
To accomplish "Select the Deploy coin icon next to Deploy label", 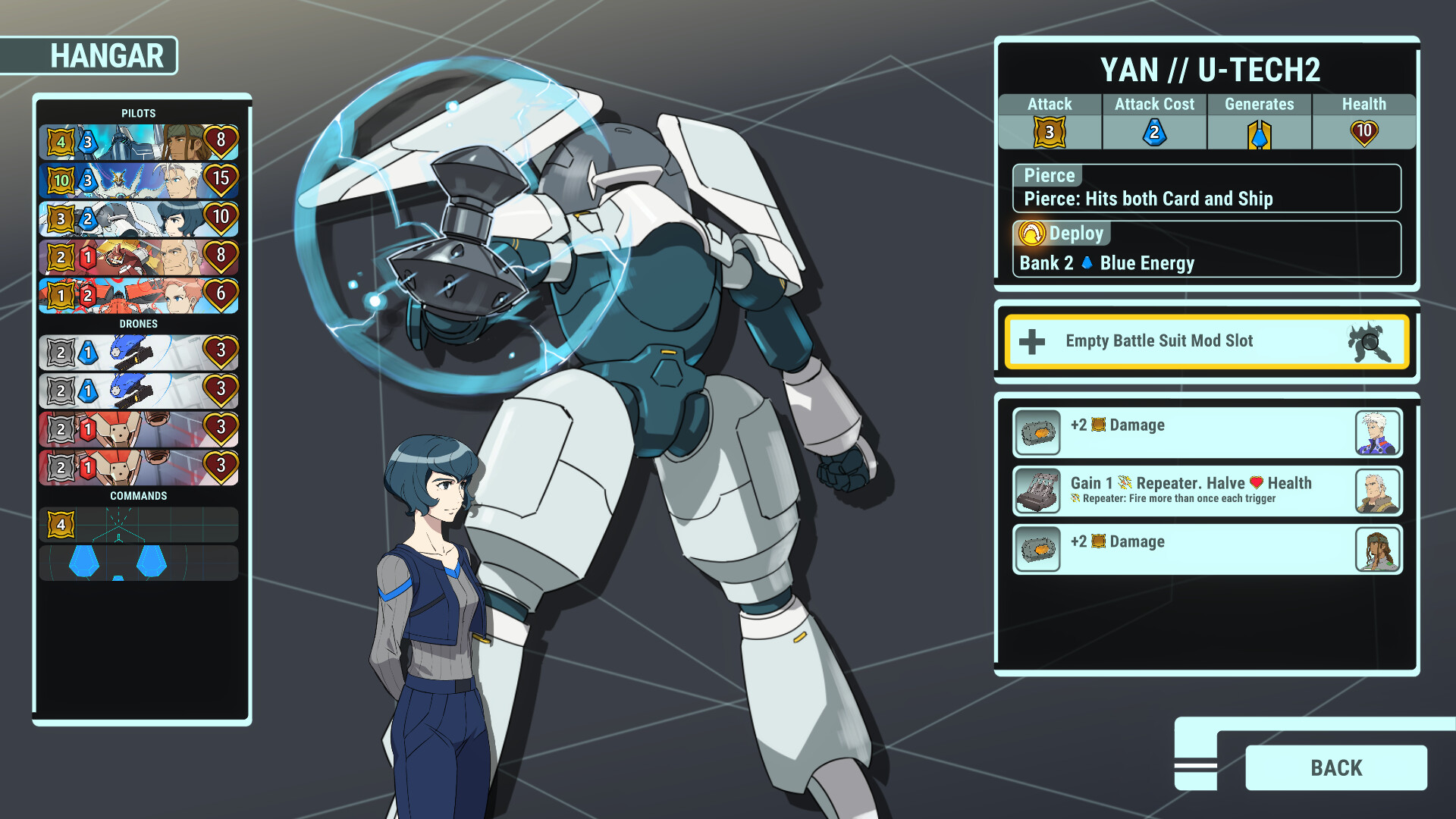I will tap(1031, 233).
